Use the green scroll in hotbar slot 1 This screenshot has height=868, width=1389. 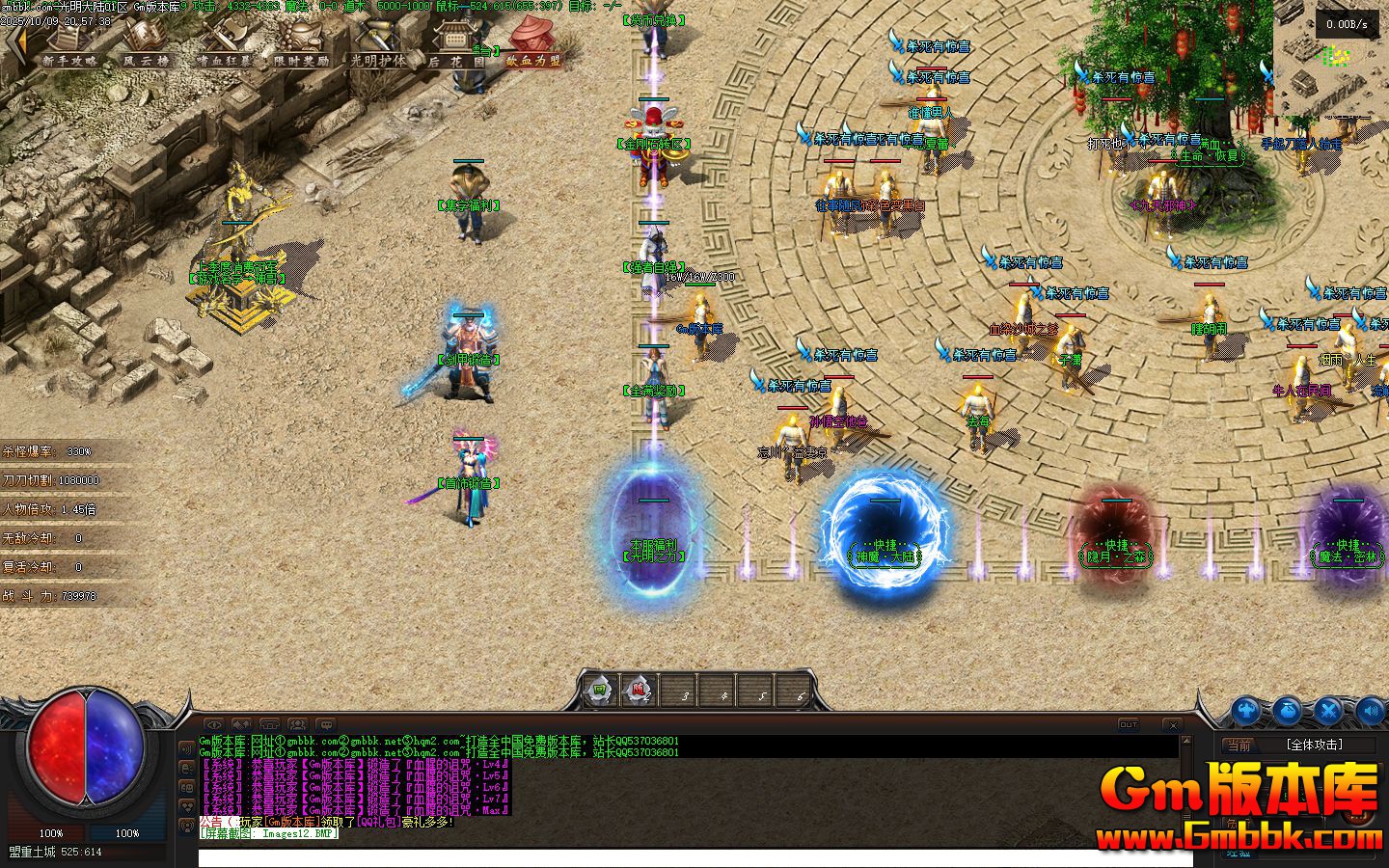[599, 691]
